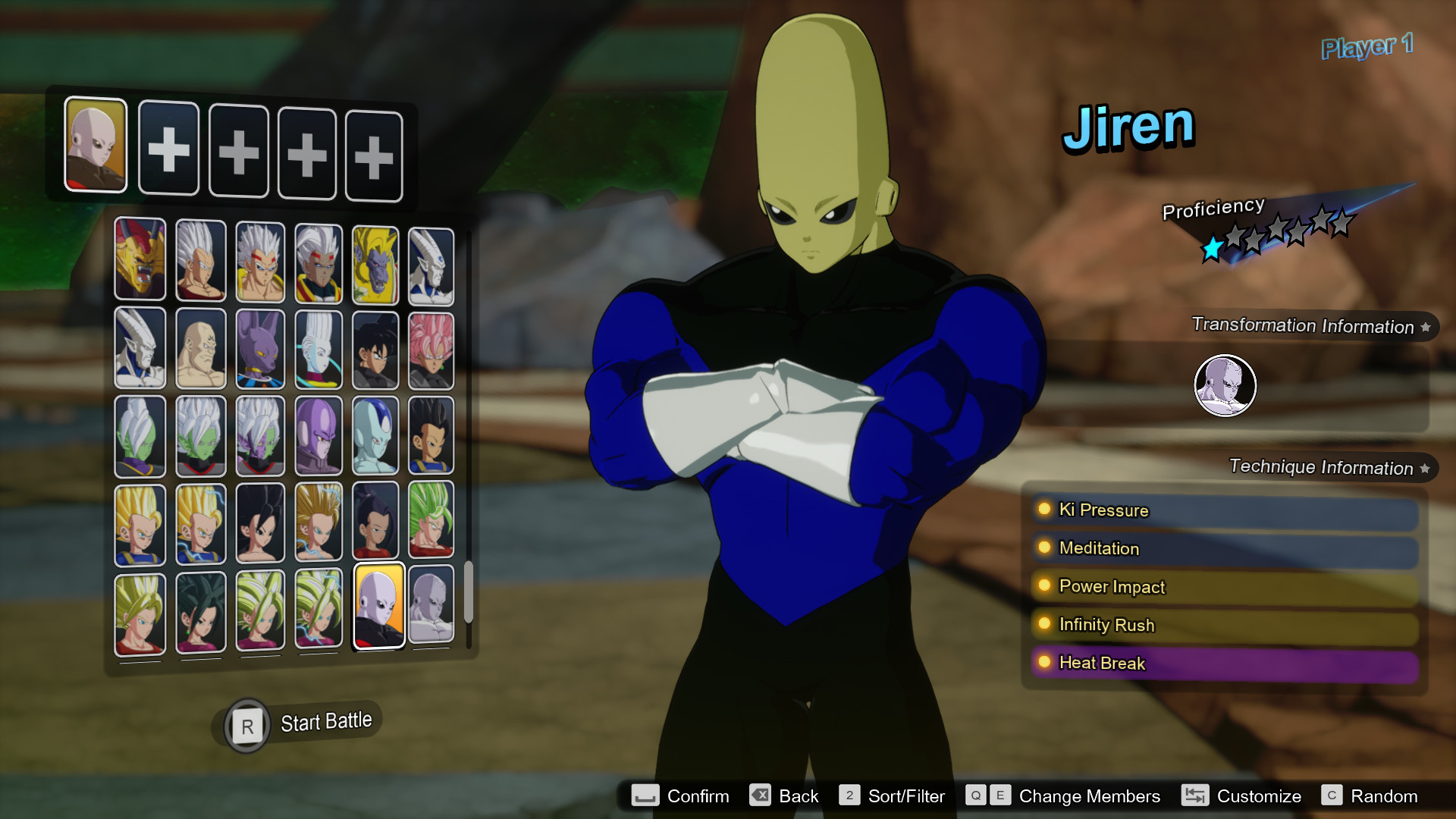Screen dimensions: 1456x819
Task: Click the Transformation Information character icon
Action: (x=1225, y=385)
